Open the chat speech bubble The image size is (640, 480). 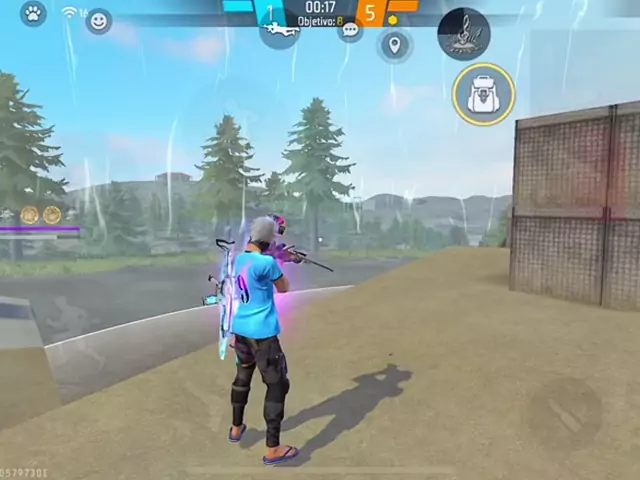click(x=350, y=30)
